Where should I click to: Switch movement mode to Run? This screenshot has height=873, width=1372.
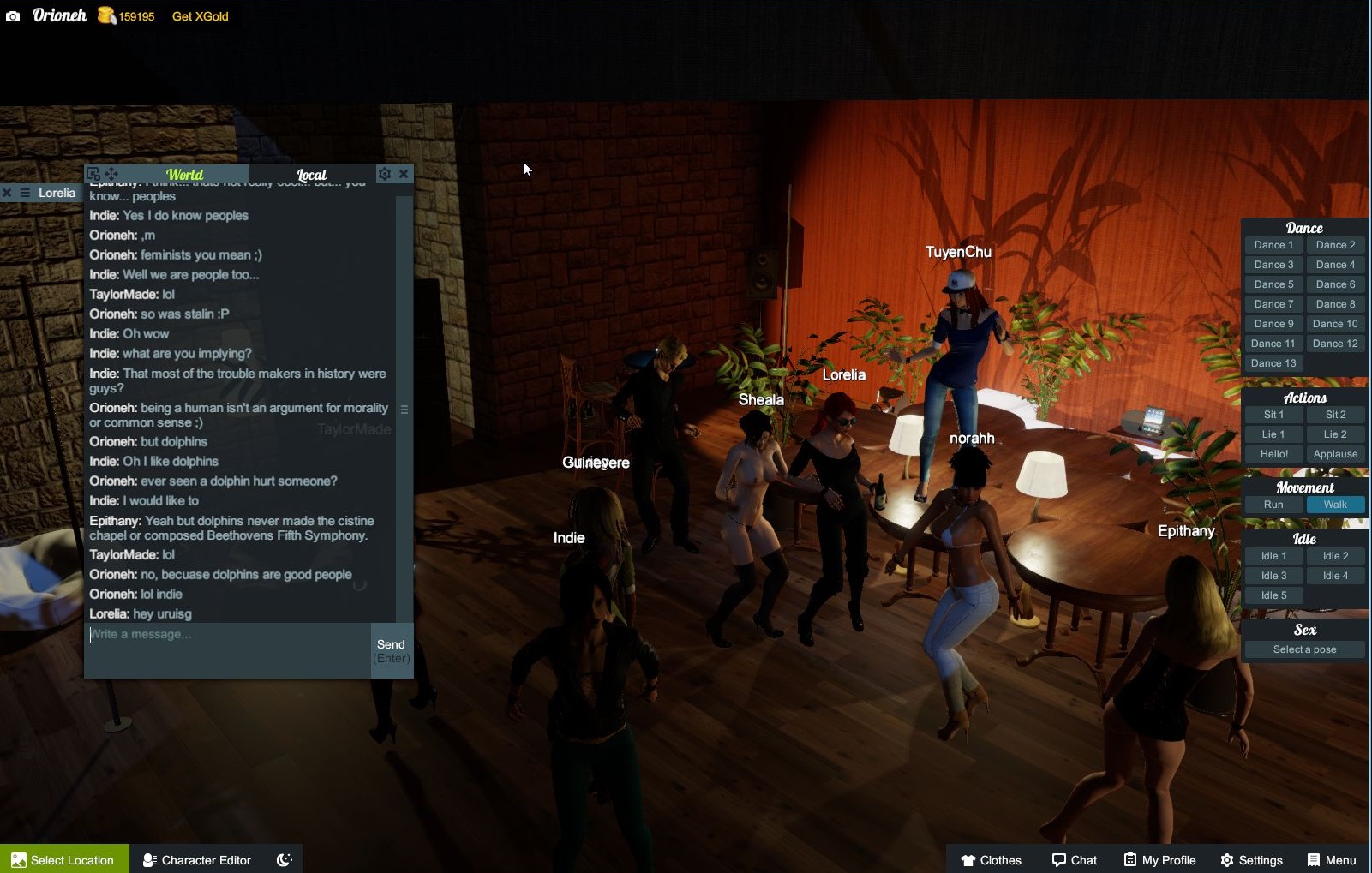[1273, 505]
